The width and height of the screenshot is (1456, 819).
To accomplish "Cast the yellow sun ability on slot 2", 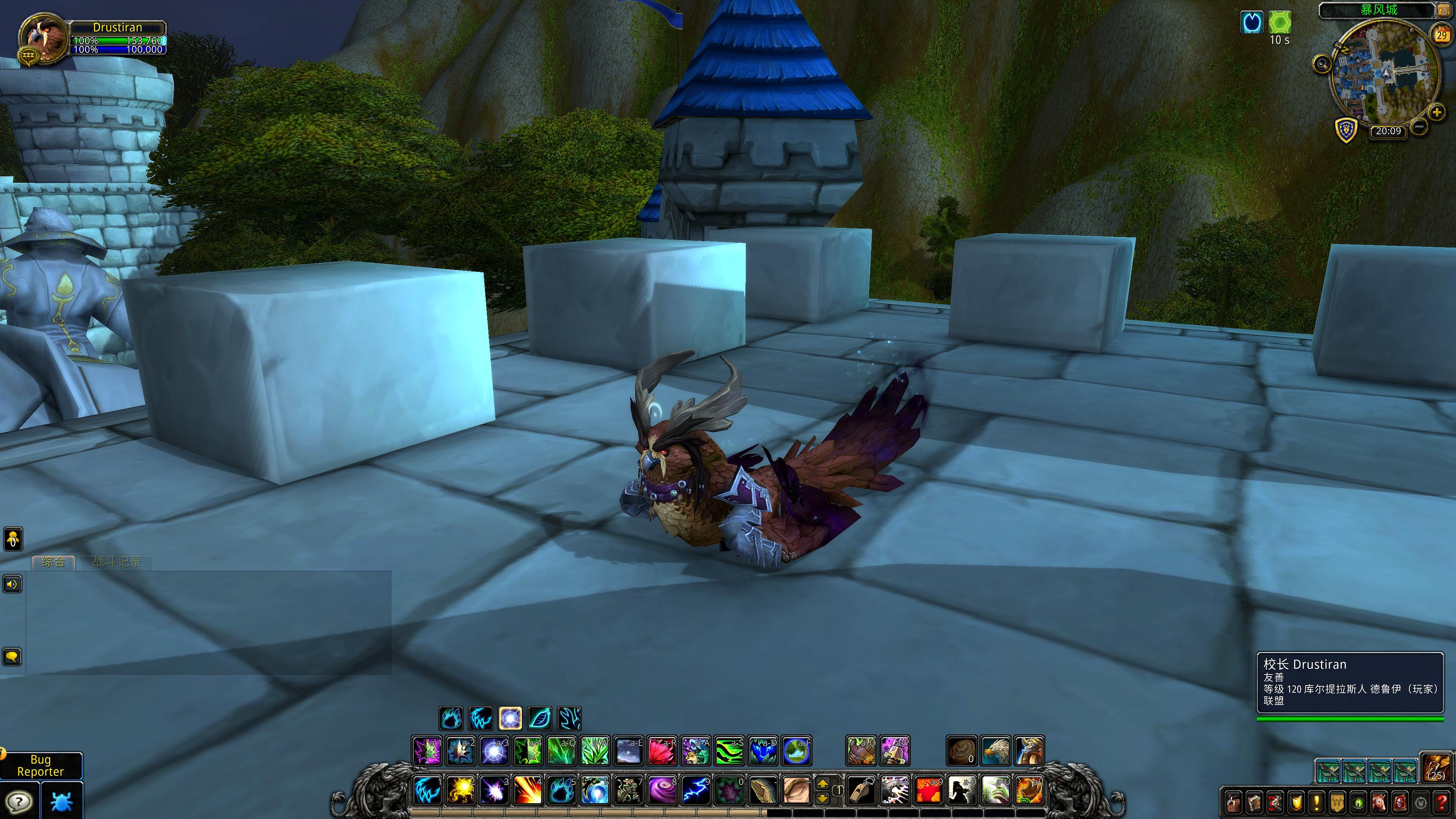I will tap(460, 790).
